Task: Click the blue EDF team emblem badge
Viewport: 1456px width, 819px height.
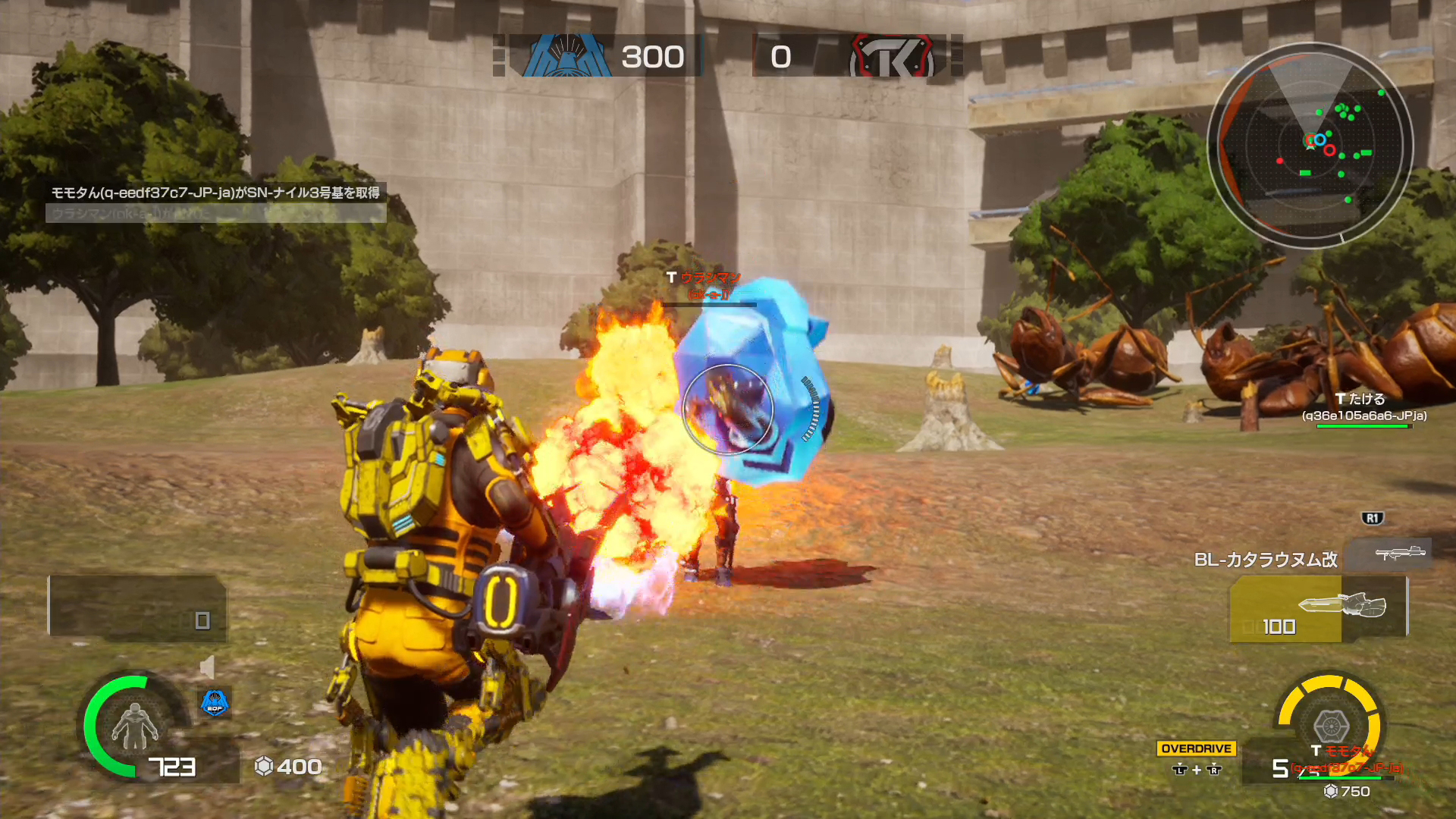Action: (x=215, y=703)
